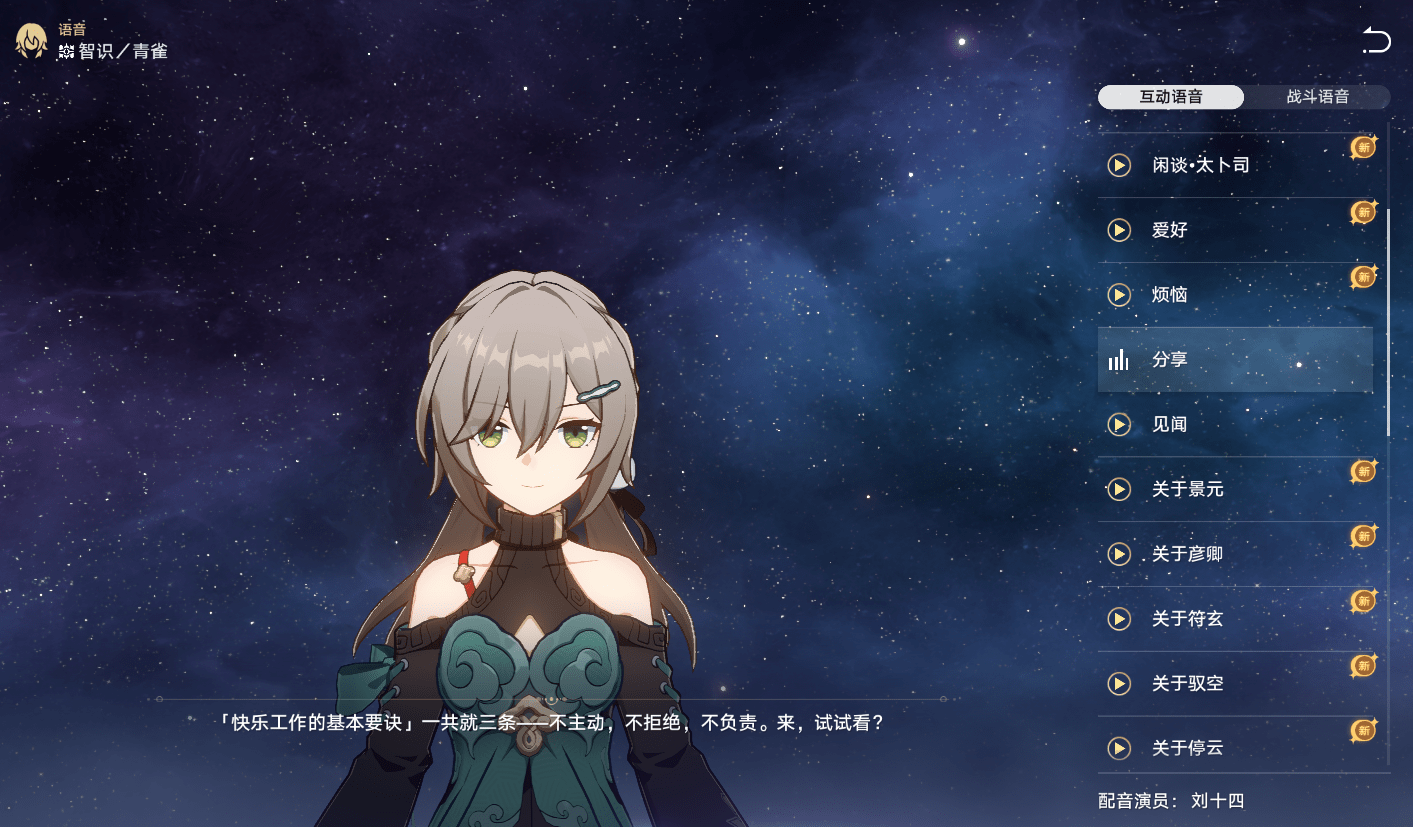Viewport: 1413px width, 827px height.
Task: Play the 关于驭空 voice line
Action: 1119,684
